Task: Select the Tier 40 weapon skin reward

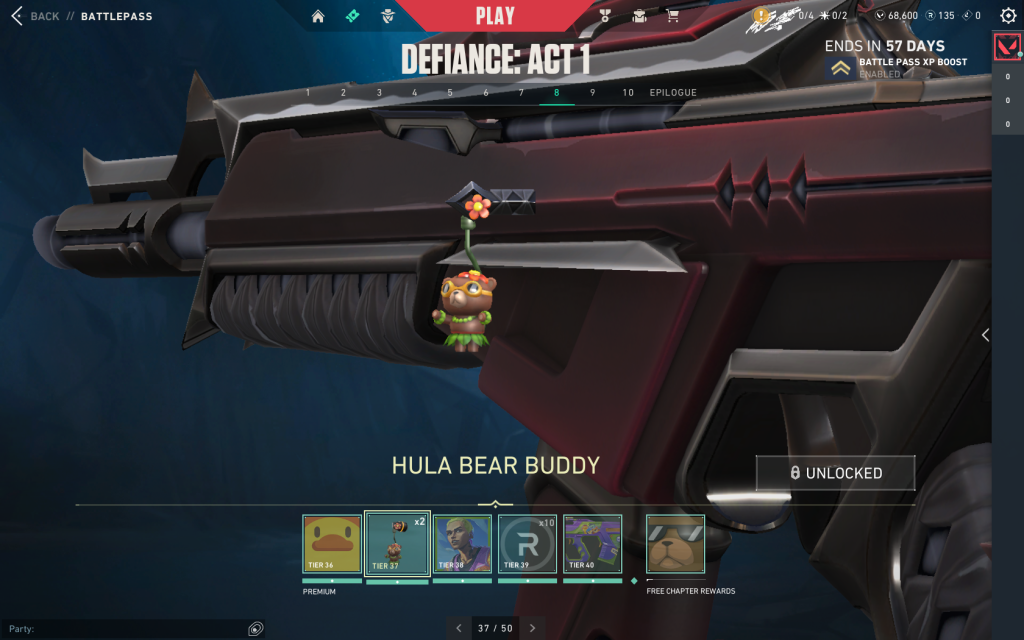Action: pyautogui.click(x=592, y=544)
